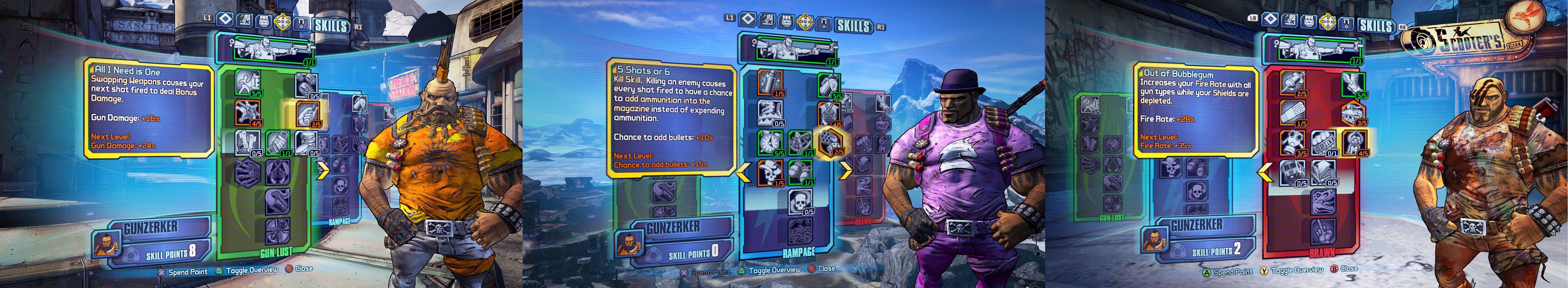Choose the stopwatch skill in the Rampage tree
1568x288 pixels.
tap(769, 143)
